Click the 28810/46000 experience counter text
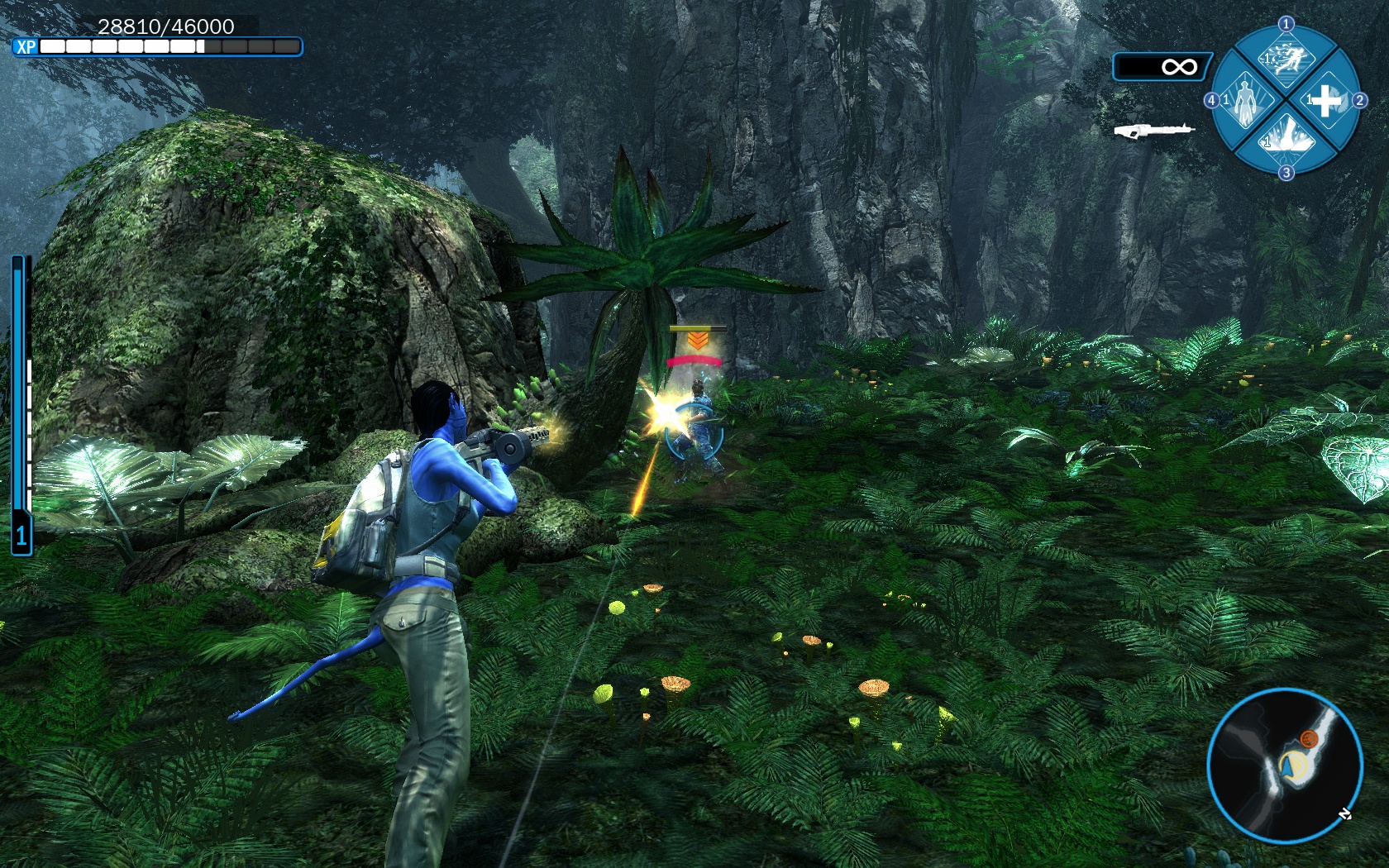Viewport: 1389px width, 868px height. click(x=165, y=27)
